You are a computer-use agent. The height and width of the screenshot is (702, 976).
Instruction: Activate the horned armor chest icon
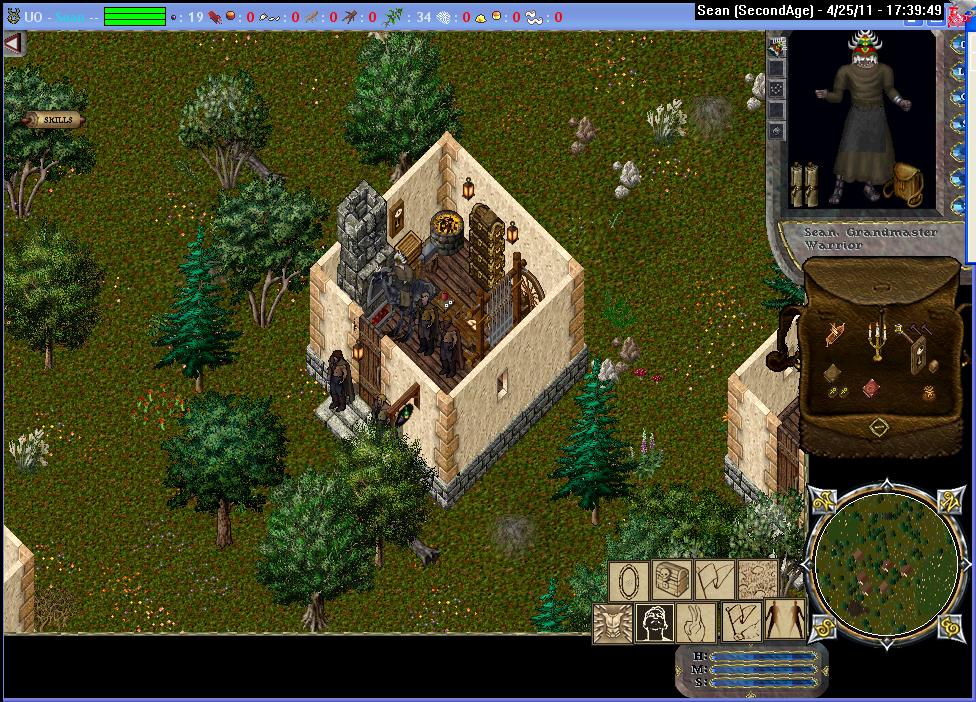612,623
